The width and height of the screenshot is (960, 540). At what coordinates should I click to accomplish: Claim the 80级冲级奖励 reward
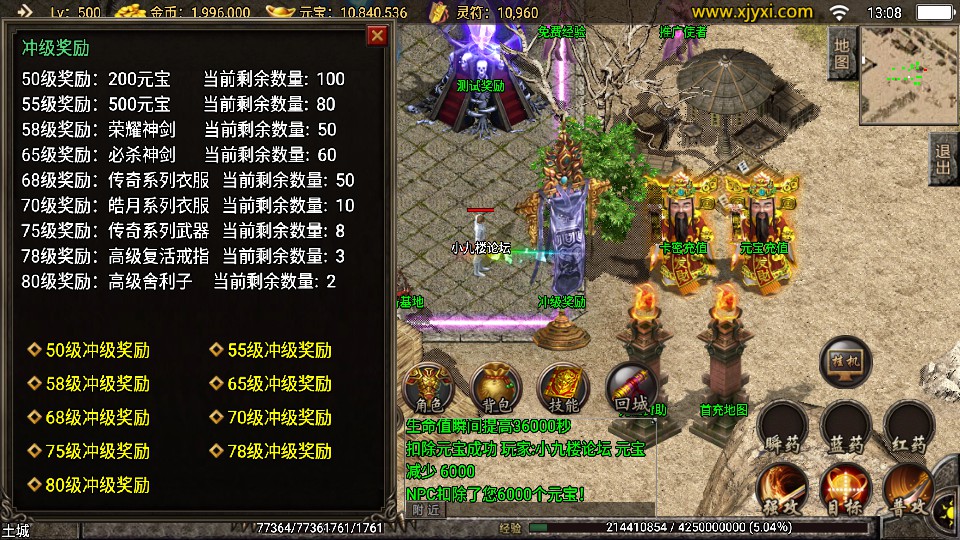tap(97, 485)
